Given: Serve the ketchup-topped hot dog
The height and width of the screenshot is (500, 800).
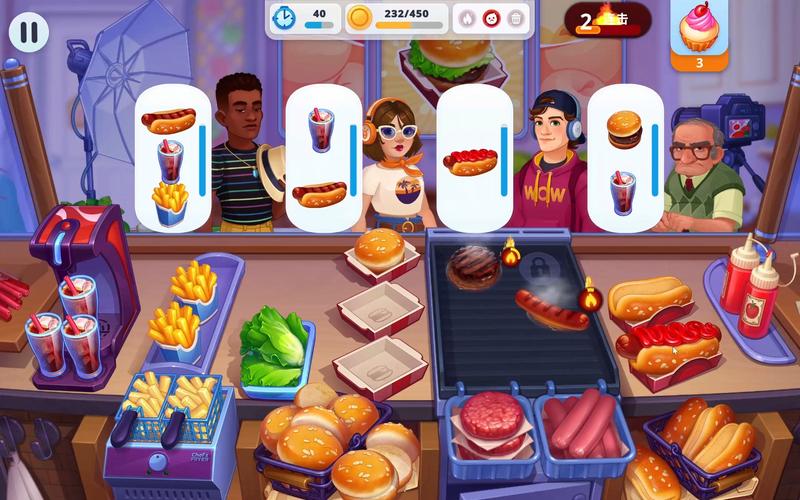Looking at the screenshot, I should click(670, 342).
